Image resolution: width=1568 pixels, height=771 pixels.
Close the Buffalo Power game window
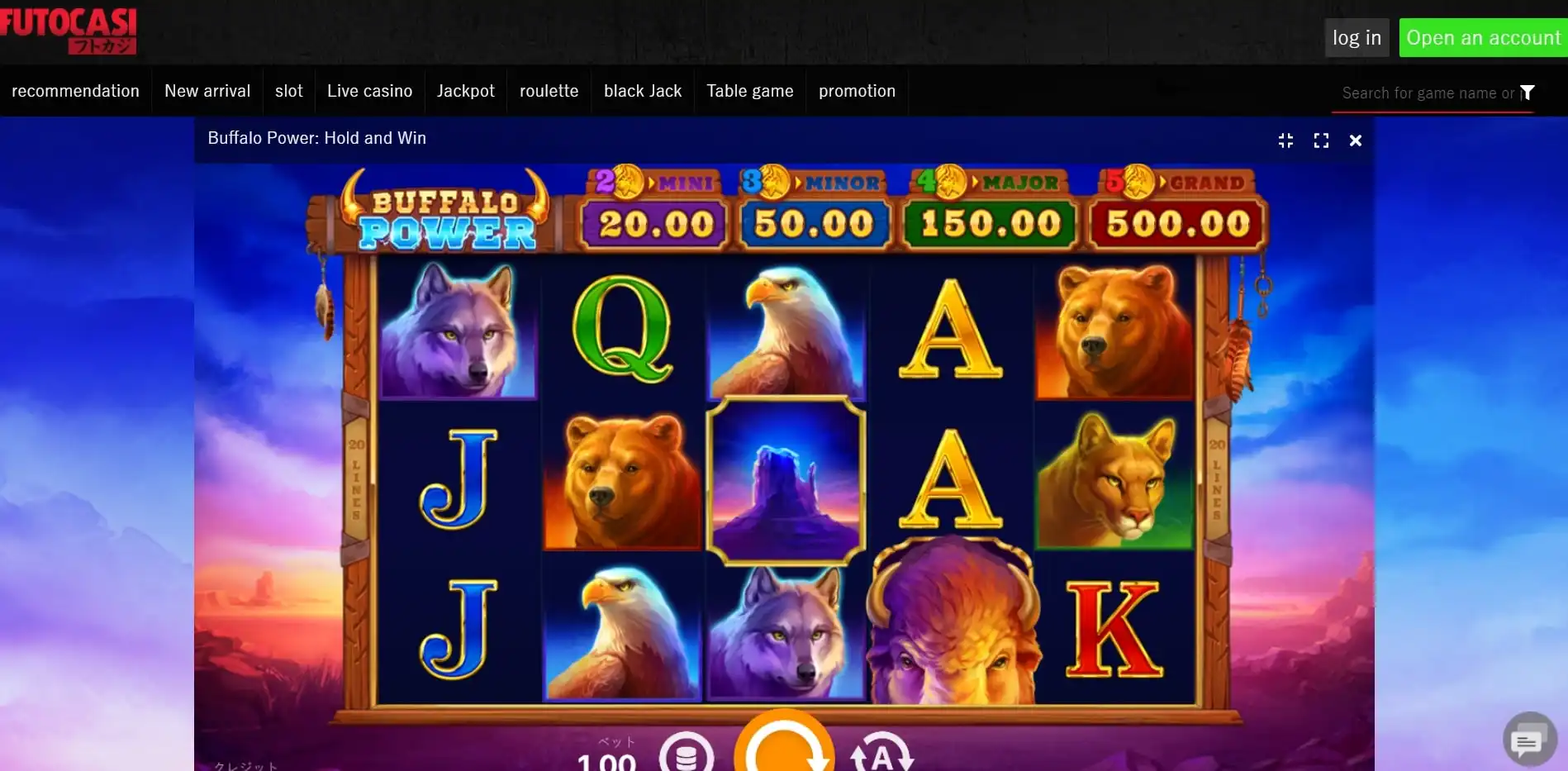coord(1355,140)
